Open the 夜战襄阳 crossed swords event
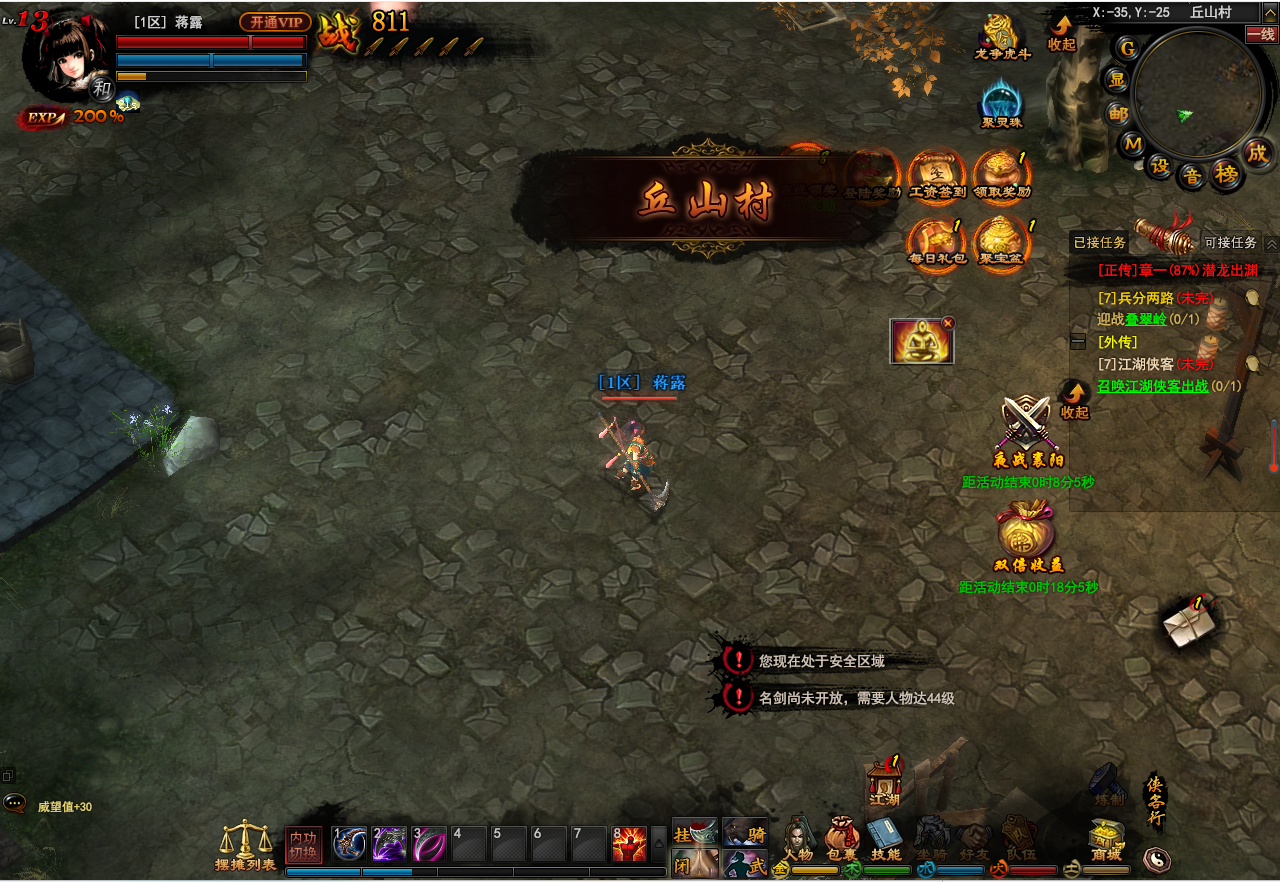1280x882 pixels. [x=1027, y=430]
